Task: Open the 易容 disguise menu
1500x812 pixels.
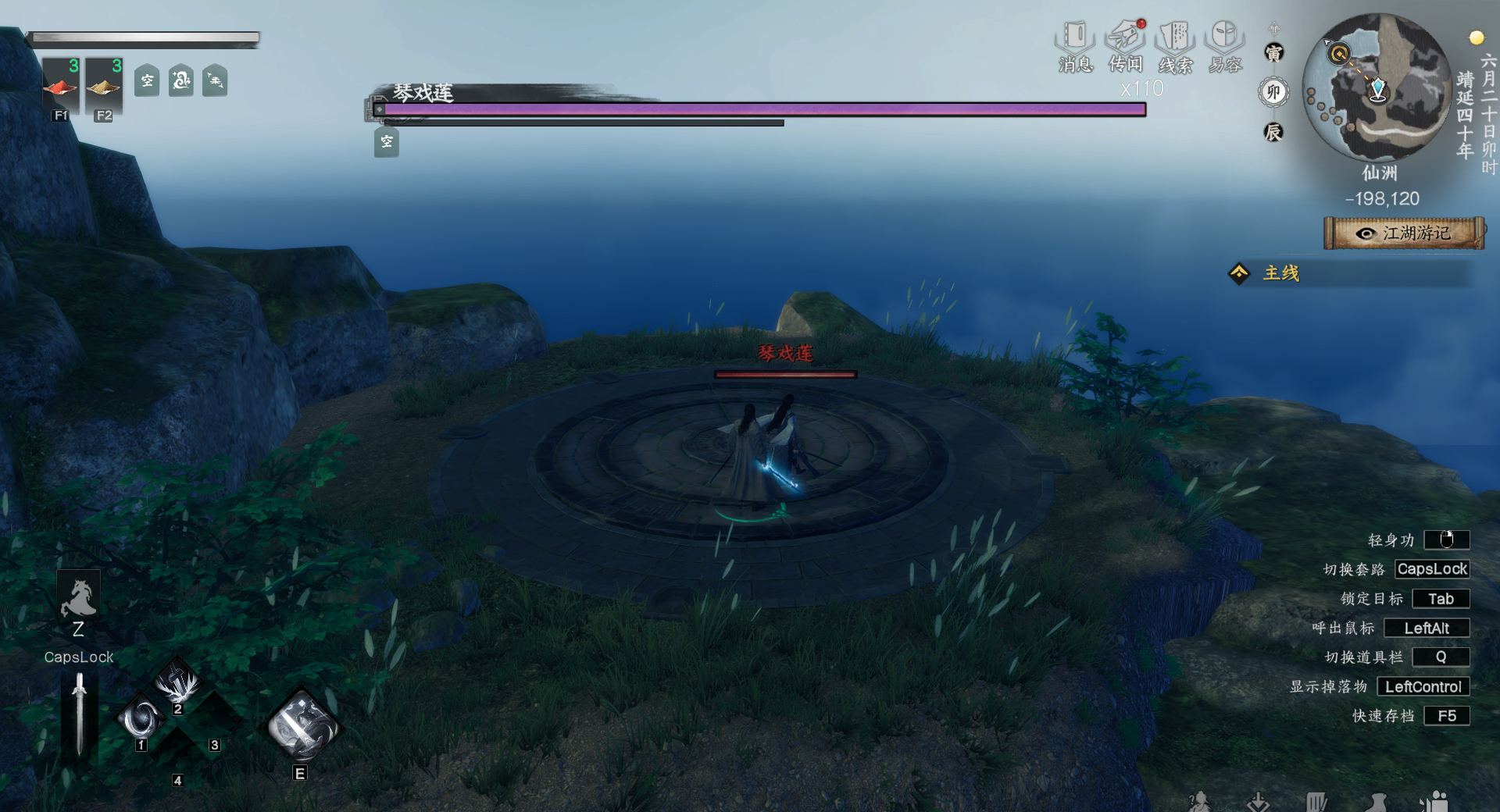Action: 1224,47
